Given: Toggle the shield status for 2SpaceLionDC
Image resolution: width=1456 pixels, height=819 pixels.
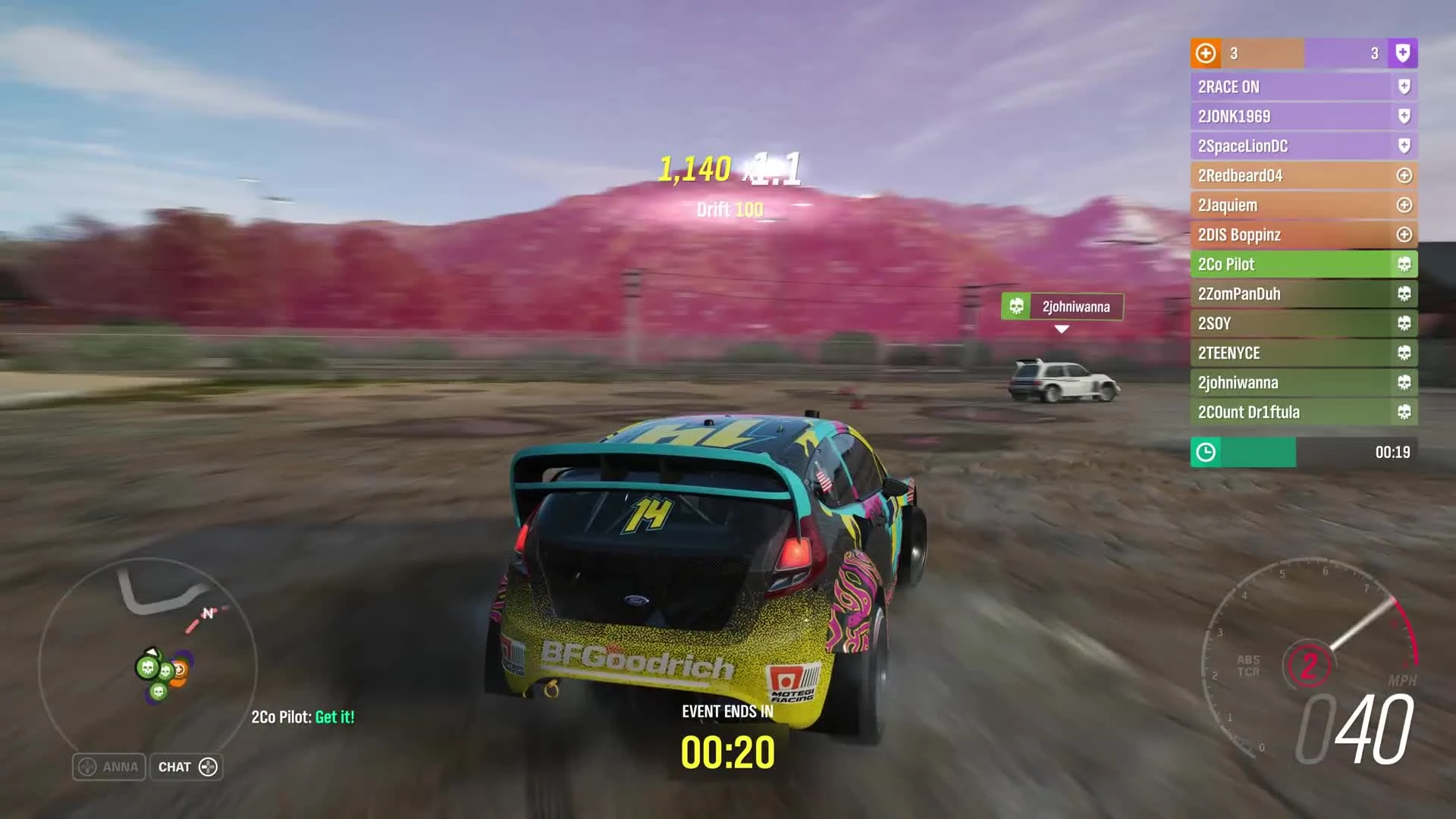Looking at the screenshot, I should coord(1404,146).
